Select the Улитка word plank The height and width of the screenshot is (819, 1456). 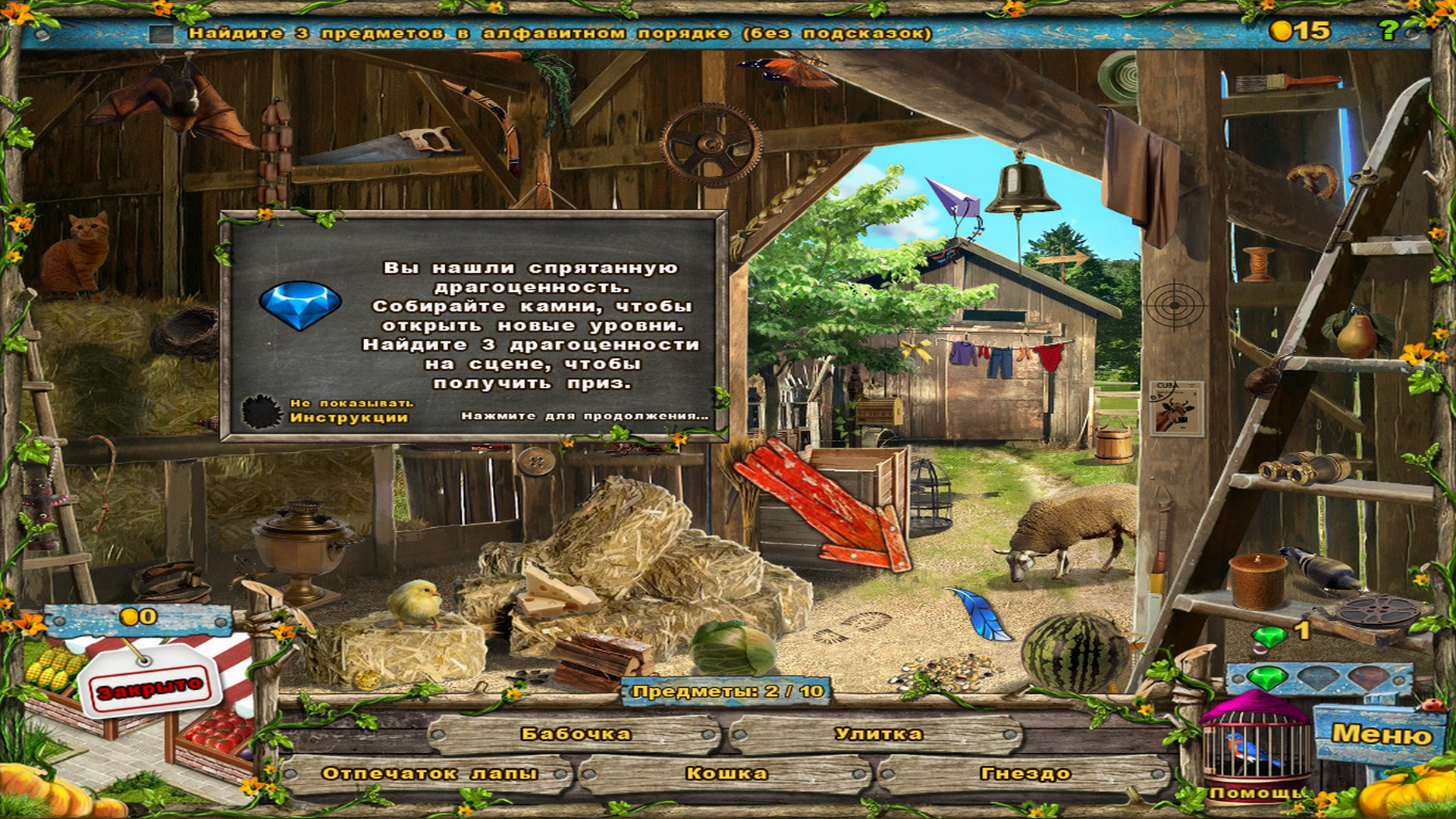pyautogui.click(x=878, y=734)
